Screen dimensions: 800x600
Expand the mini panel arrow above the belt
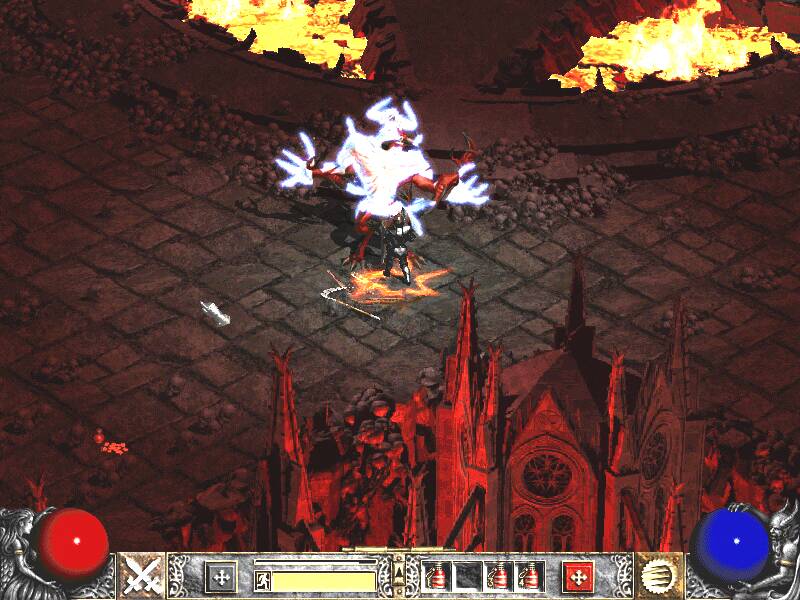click(x=400, y=569)
